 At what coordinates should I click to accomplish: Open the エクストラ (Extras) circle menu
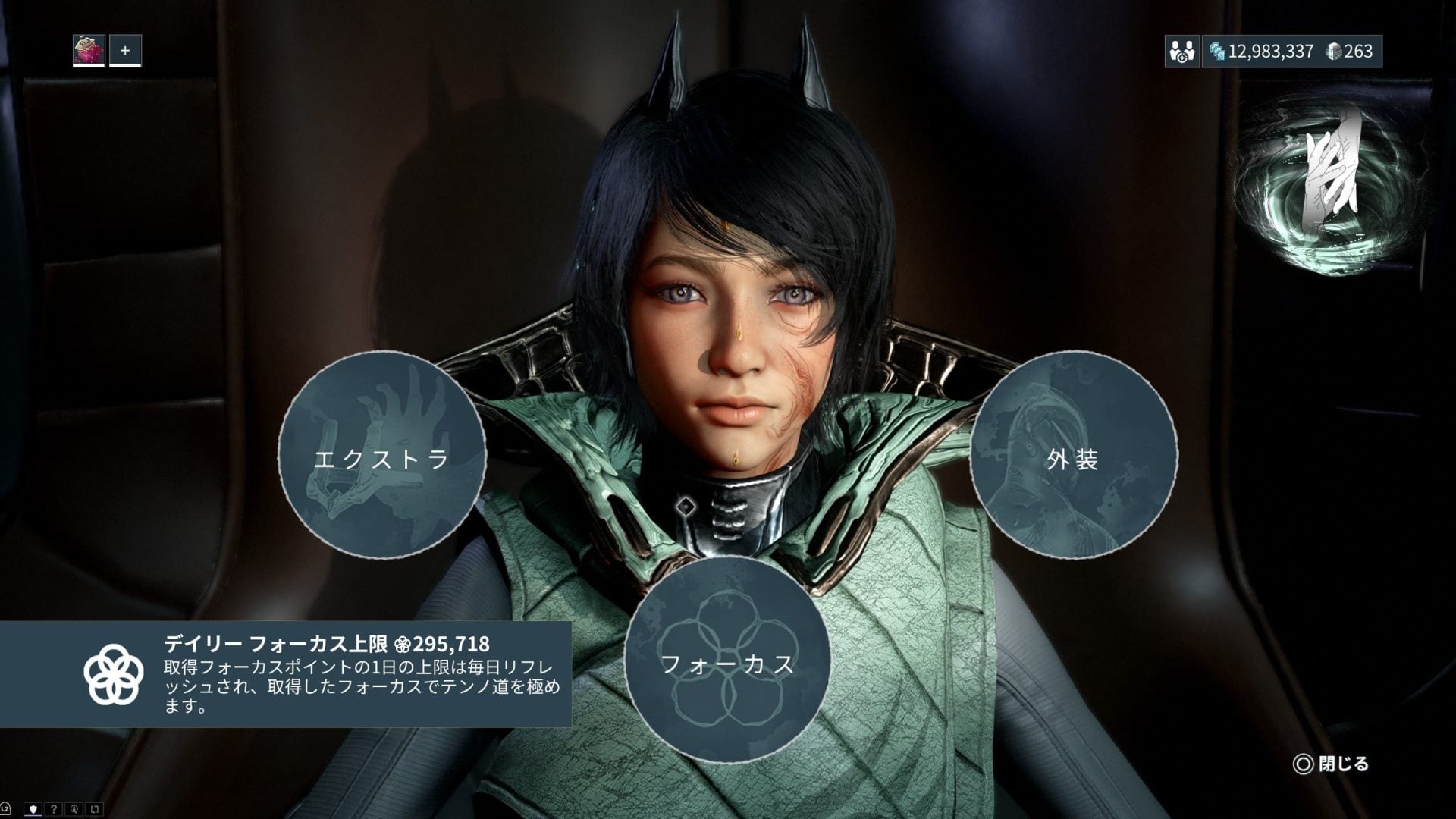coord(381,455)
